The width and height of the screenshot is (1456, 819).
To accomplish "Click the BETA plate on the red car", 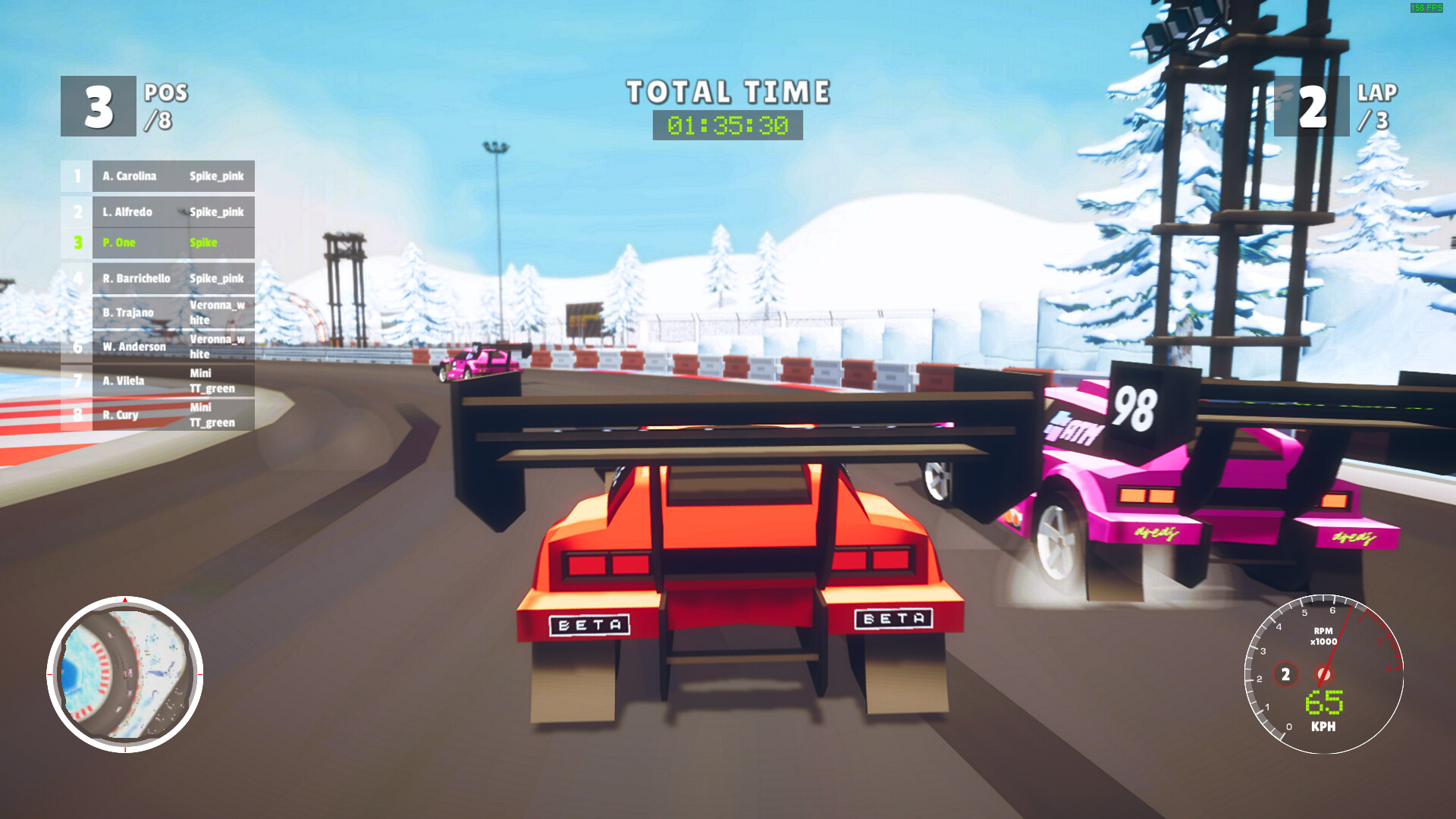I will (x=591, y=623).
